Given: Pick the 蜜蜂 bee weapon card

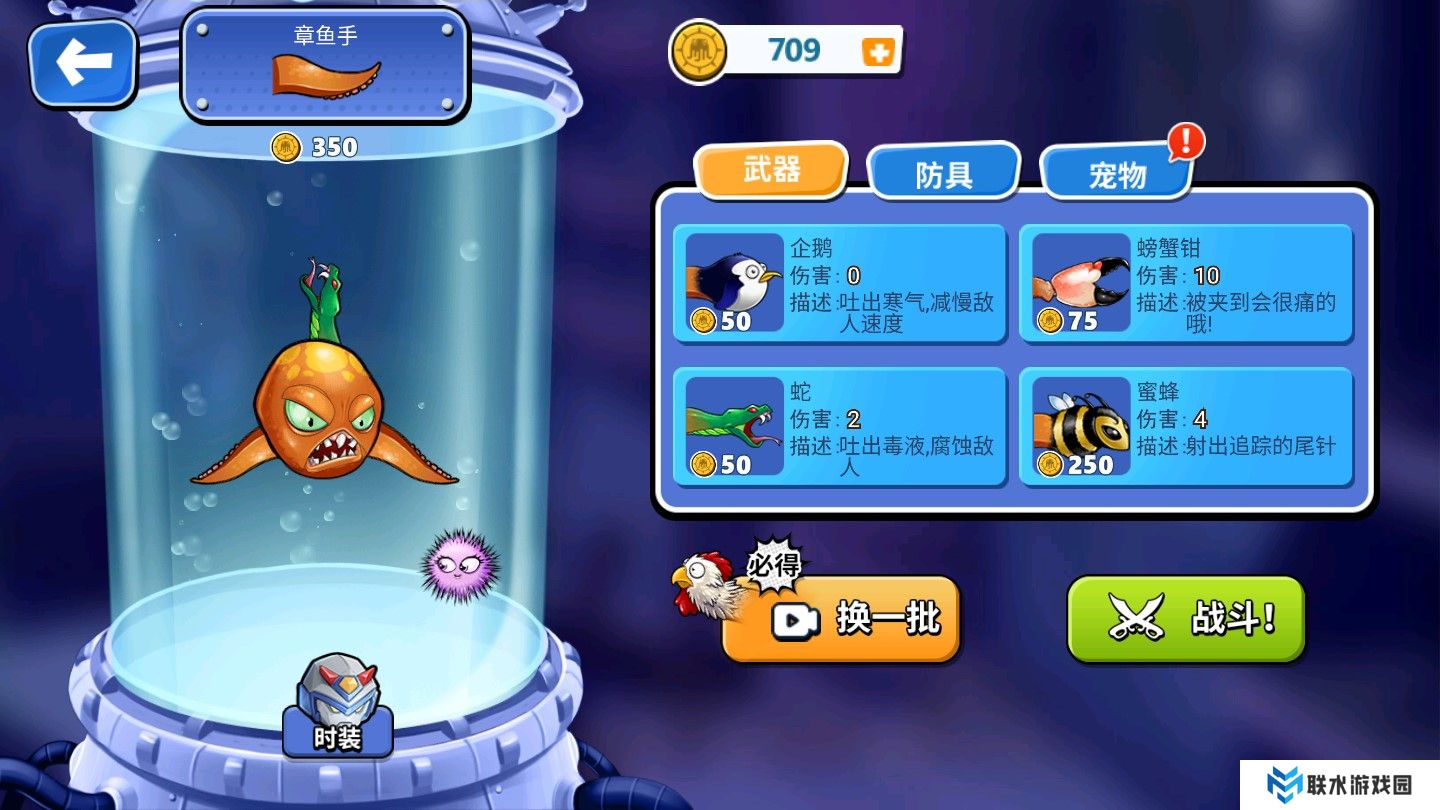Looking at the screenshot, I should click(1186, 428).
